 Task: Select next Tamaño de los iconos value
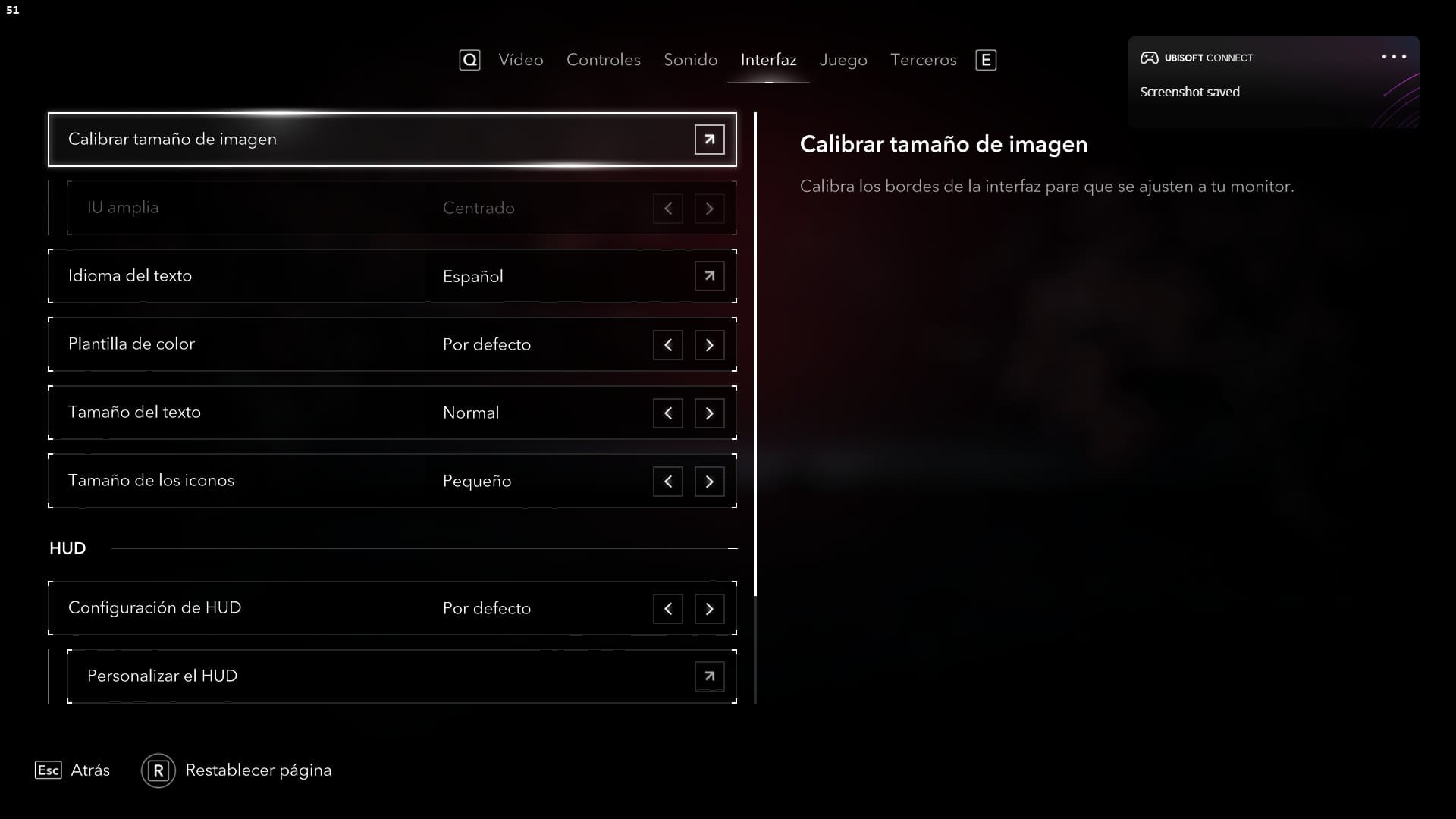[x=709, y=482]
